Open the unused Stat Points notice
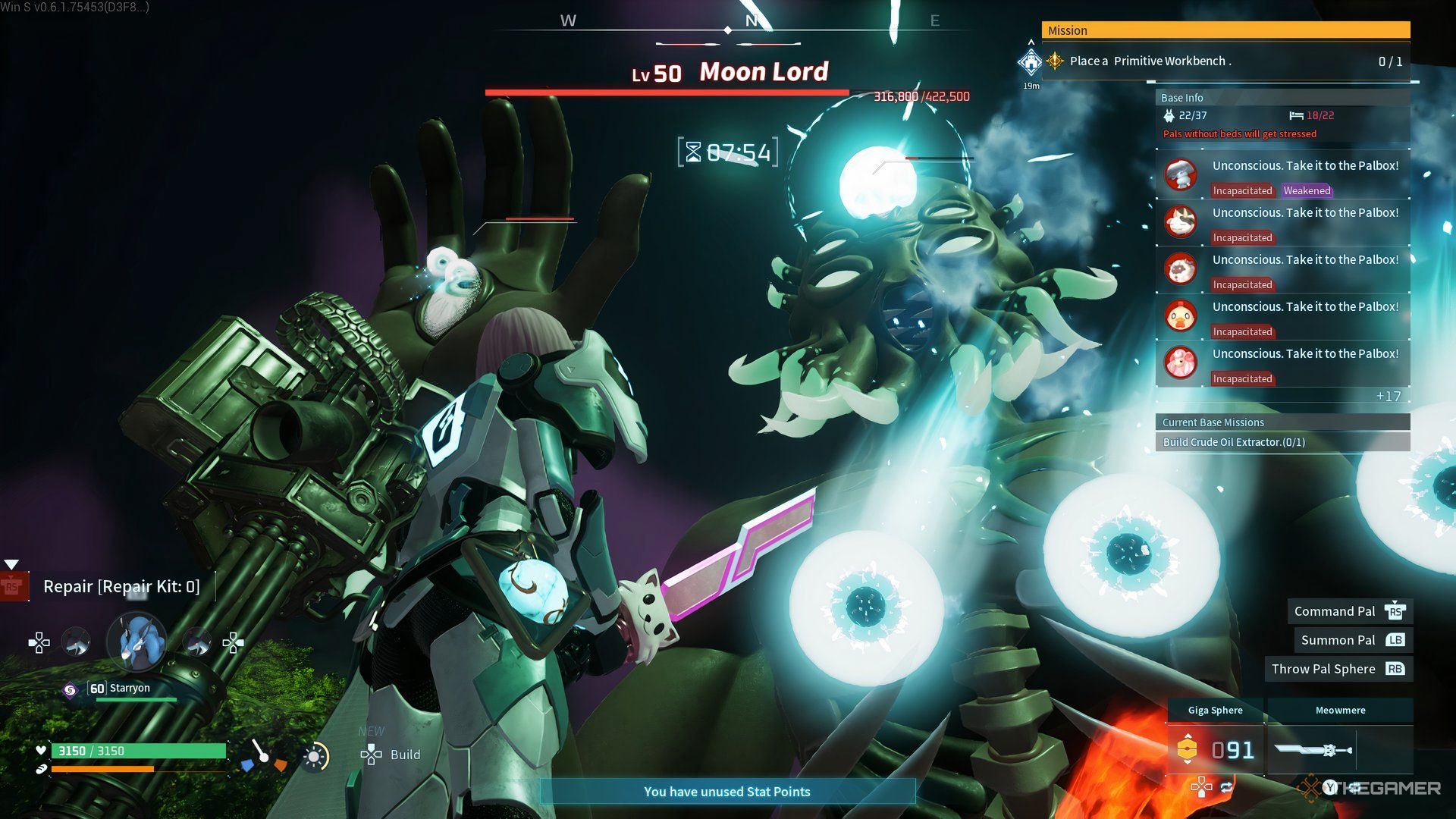 726,792
